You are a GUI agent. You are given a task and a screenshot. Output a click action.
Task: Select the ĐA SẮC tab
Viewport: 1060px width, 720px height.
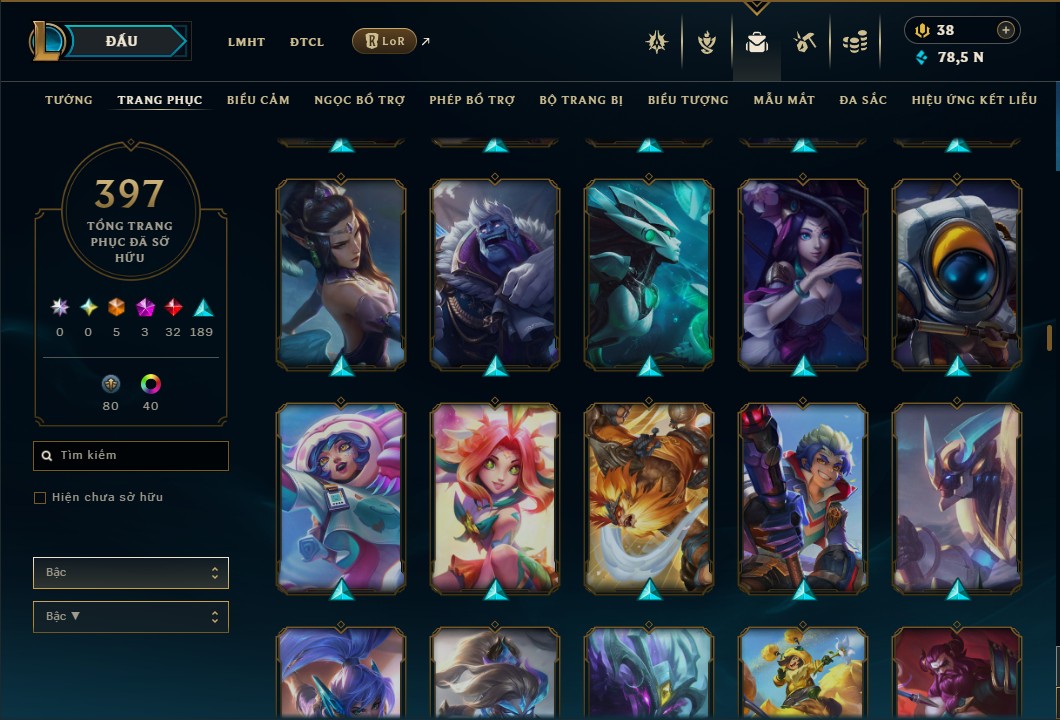coord(863,100)
